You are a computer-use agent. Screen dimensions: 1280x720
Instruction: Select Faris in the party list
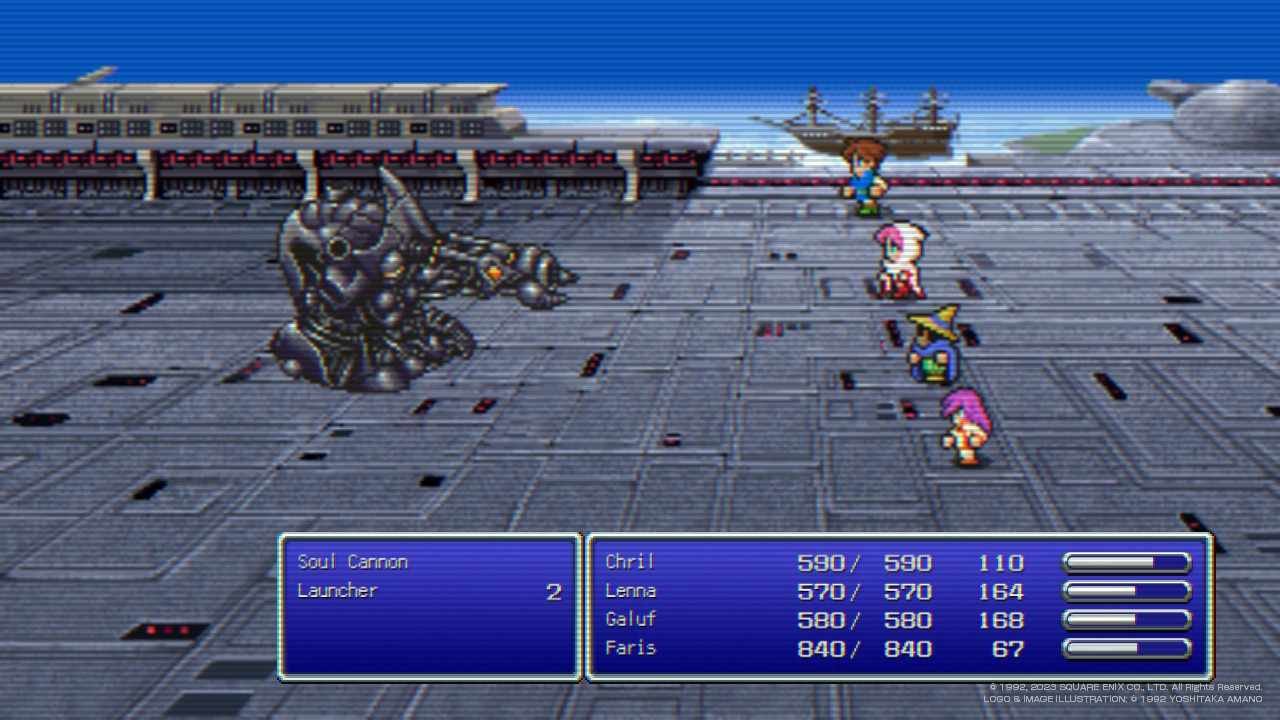pyautogui.click(x=631, y=648)
